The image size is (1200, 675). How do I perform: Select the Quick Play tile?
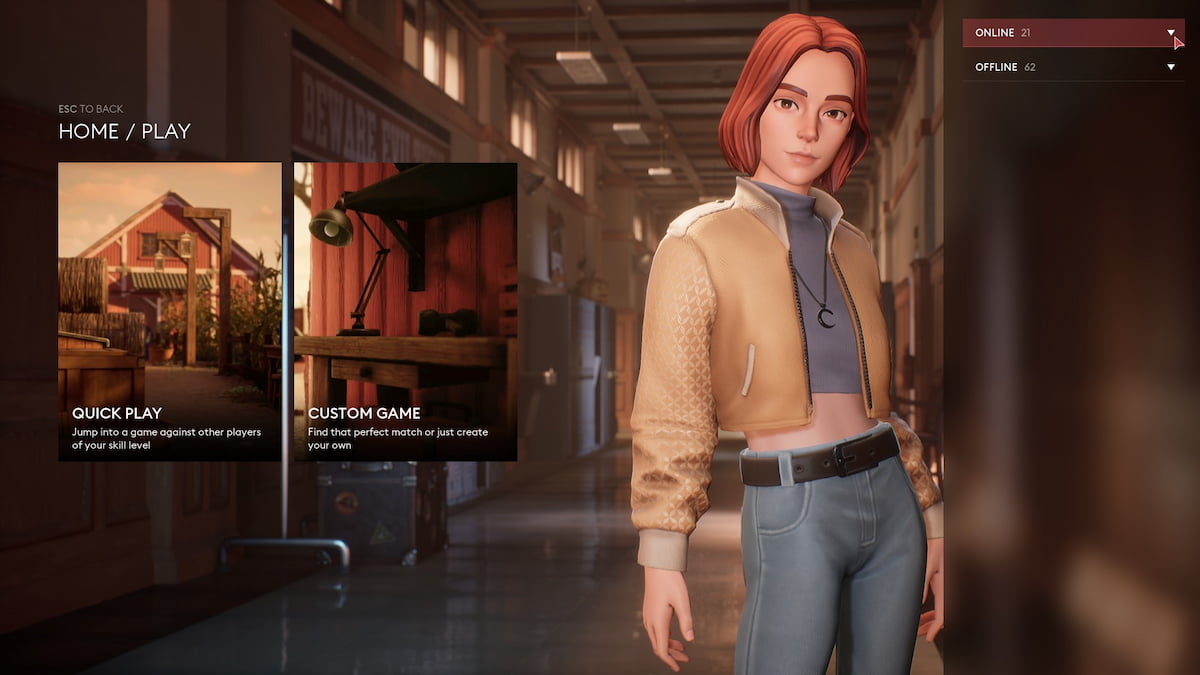tap(169, 311)
